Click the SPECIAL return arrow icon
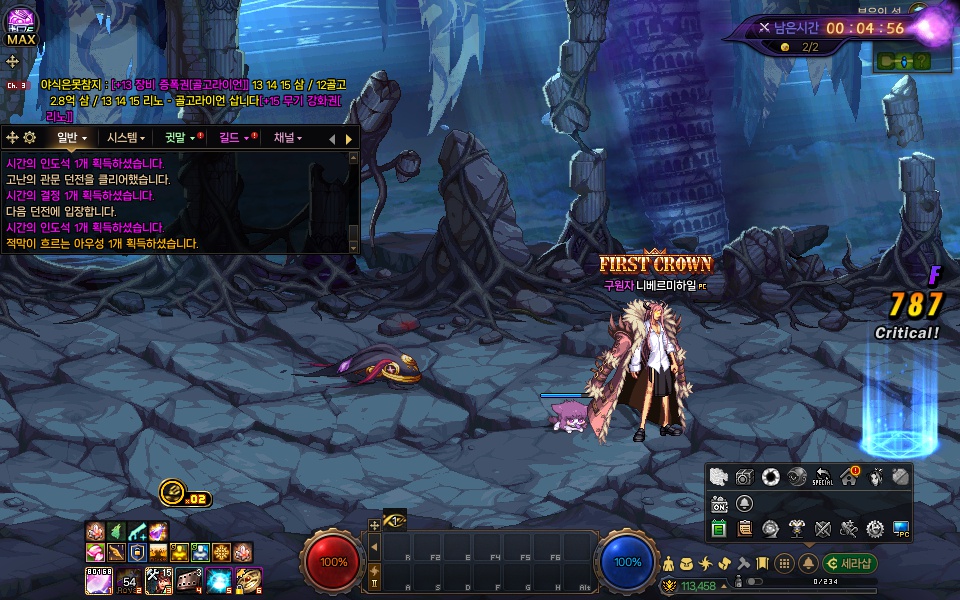The height and width of the screenshot is (600, 960). click(x=823, y=477)
